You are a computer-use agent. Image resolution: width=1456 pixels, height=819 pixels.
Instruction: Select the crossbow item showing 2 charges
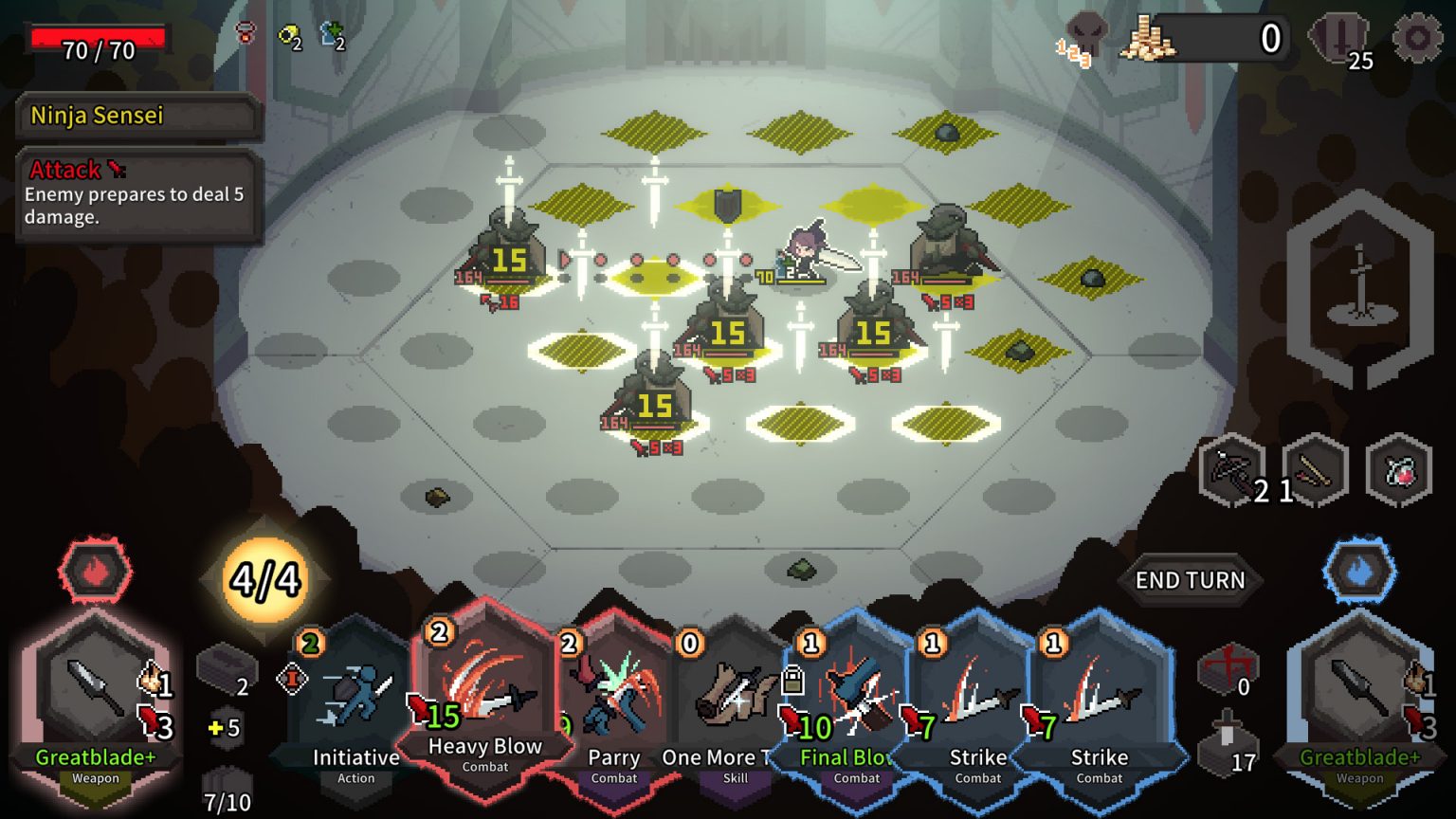coord(1234,471)
